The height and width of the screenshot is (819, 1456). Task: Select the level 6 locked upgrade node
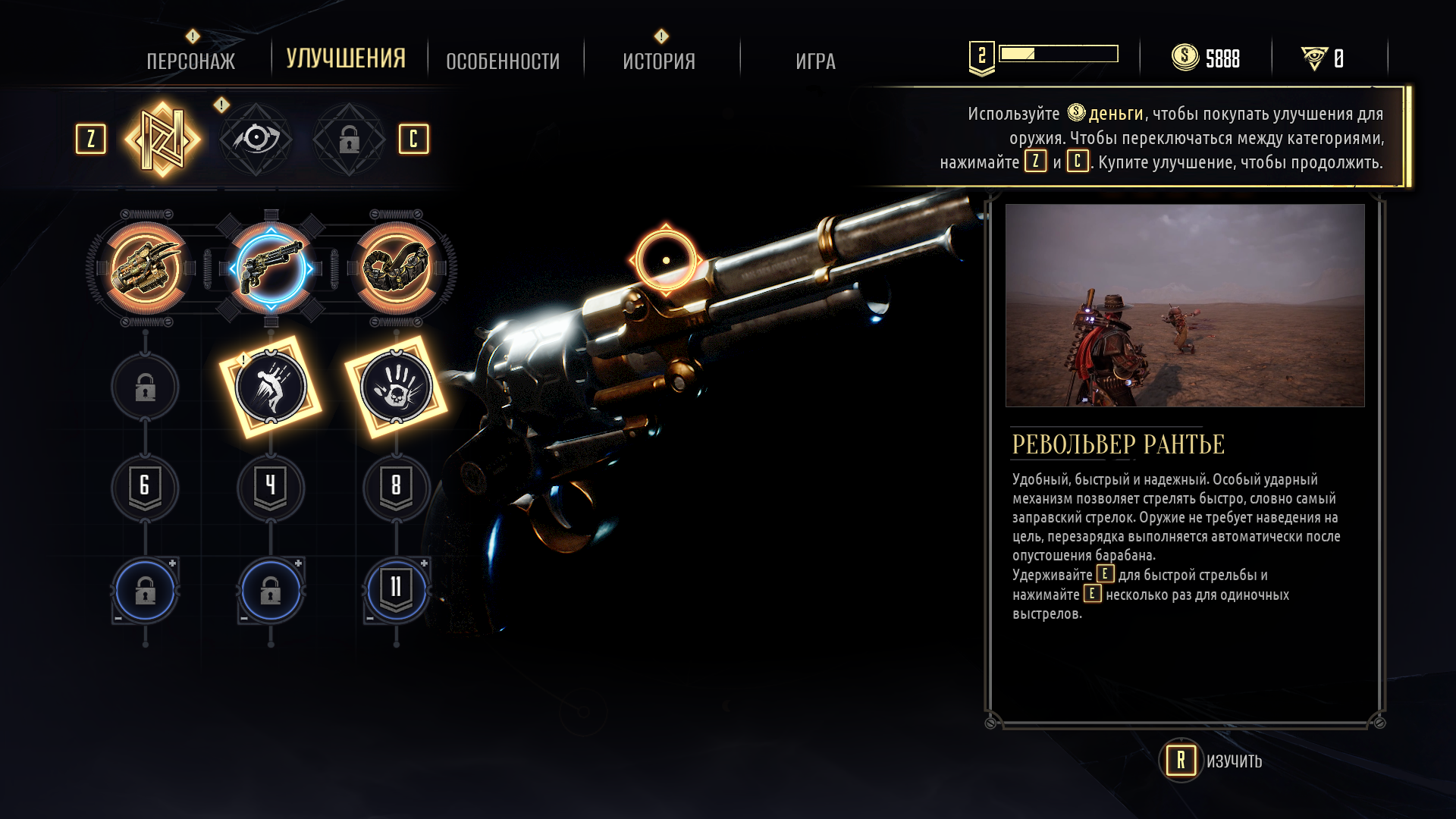pos(145,487)
